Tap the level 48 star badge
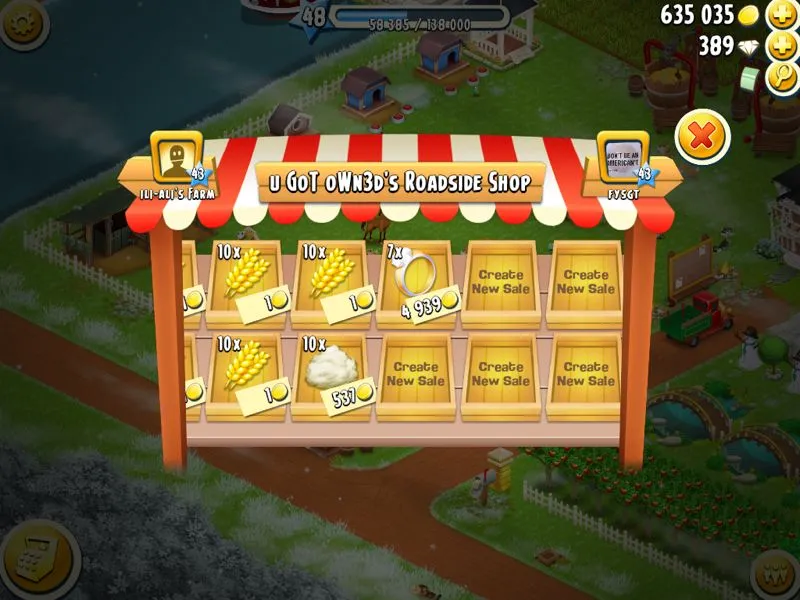Viewport: 800px width, 600px height. 313,18
